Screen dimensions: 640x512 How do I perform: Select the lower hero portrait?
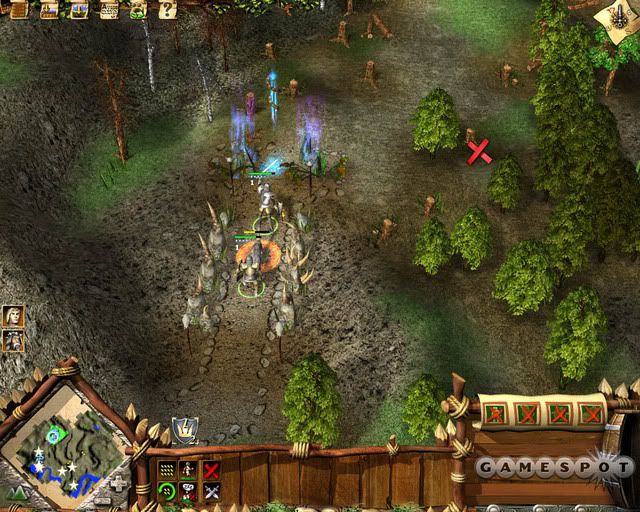point(13,340)
